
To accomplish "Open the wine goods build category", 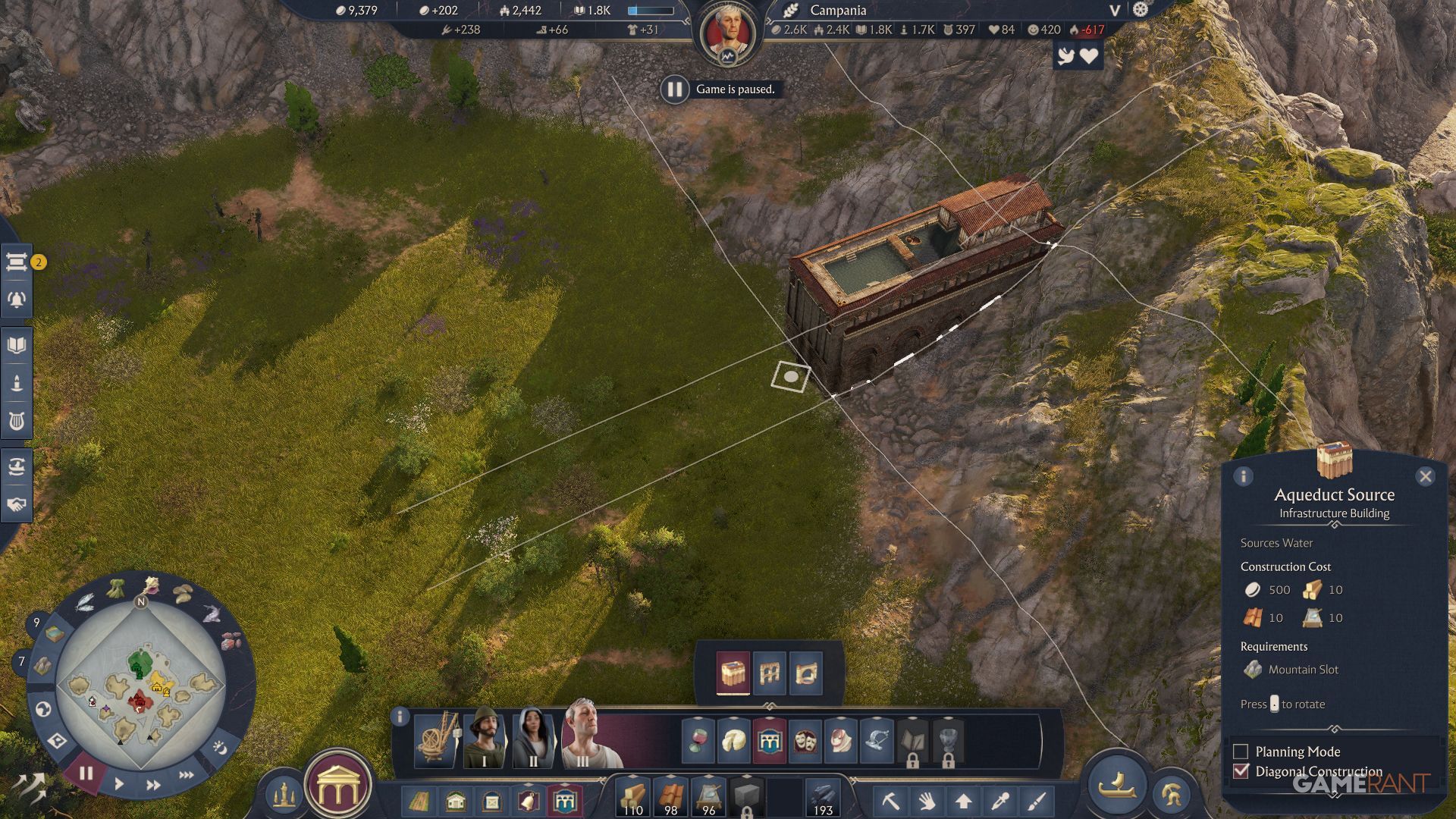I will tap(698, 741).
